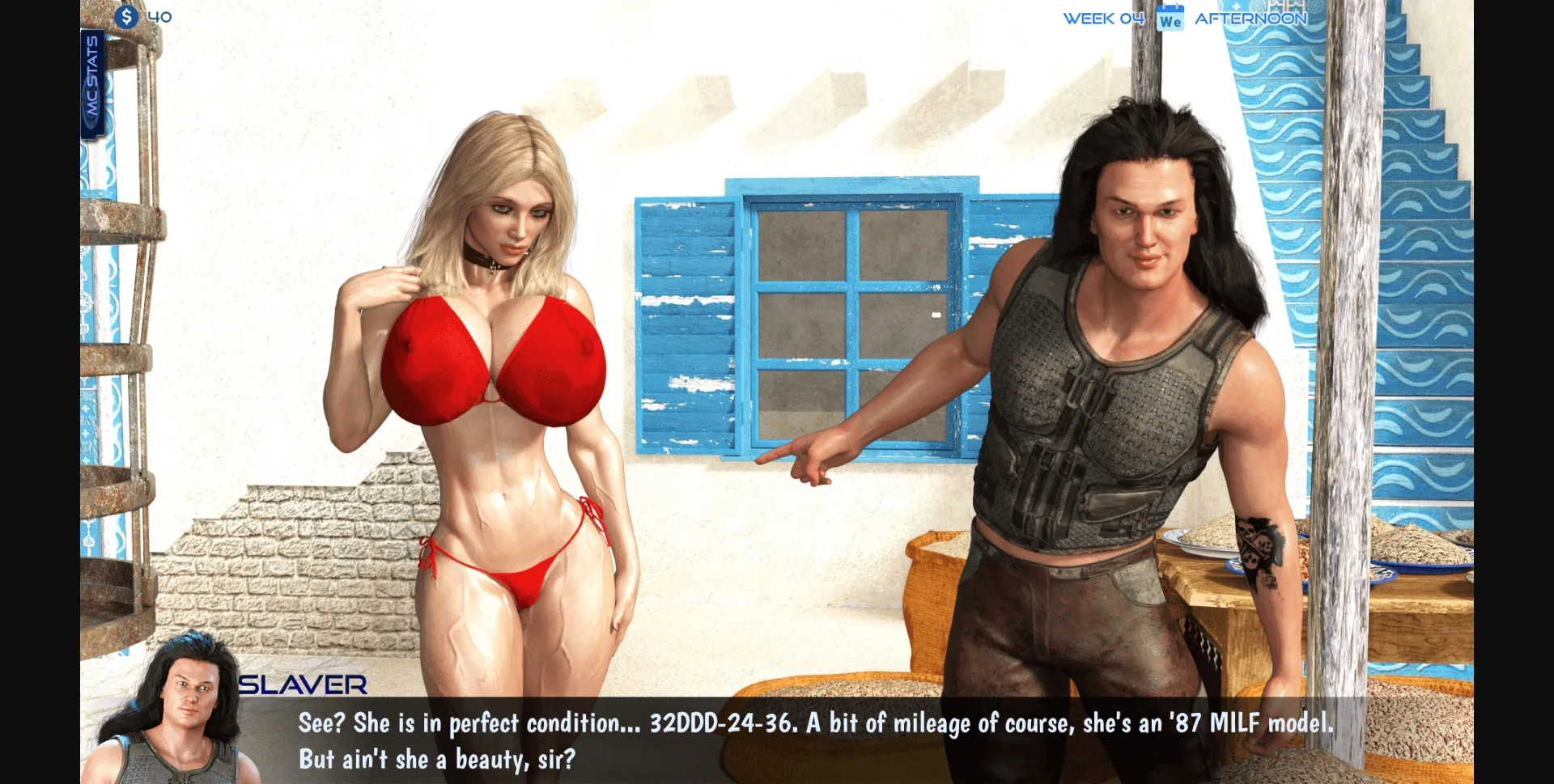Image resolution: width=1554 pixels, height=784 pixels.
Task: Click the SLAVER name label
Action: (x=301, y=684)
